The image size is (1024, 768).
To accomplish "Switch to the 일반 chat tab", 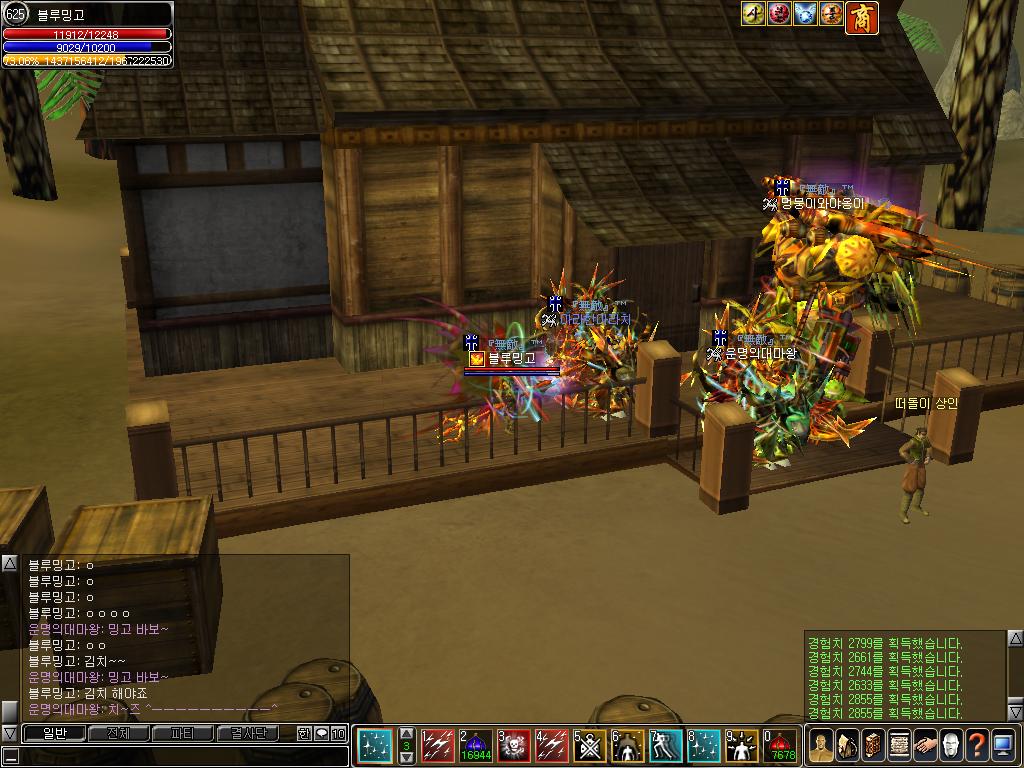I will click(54, 733).
